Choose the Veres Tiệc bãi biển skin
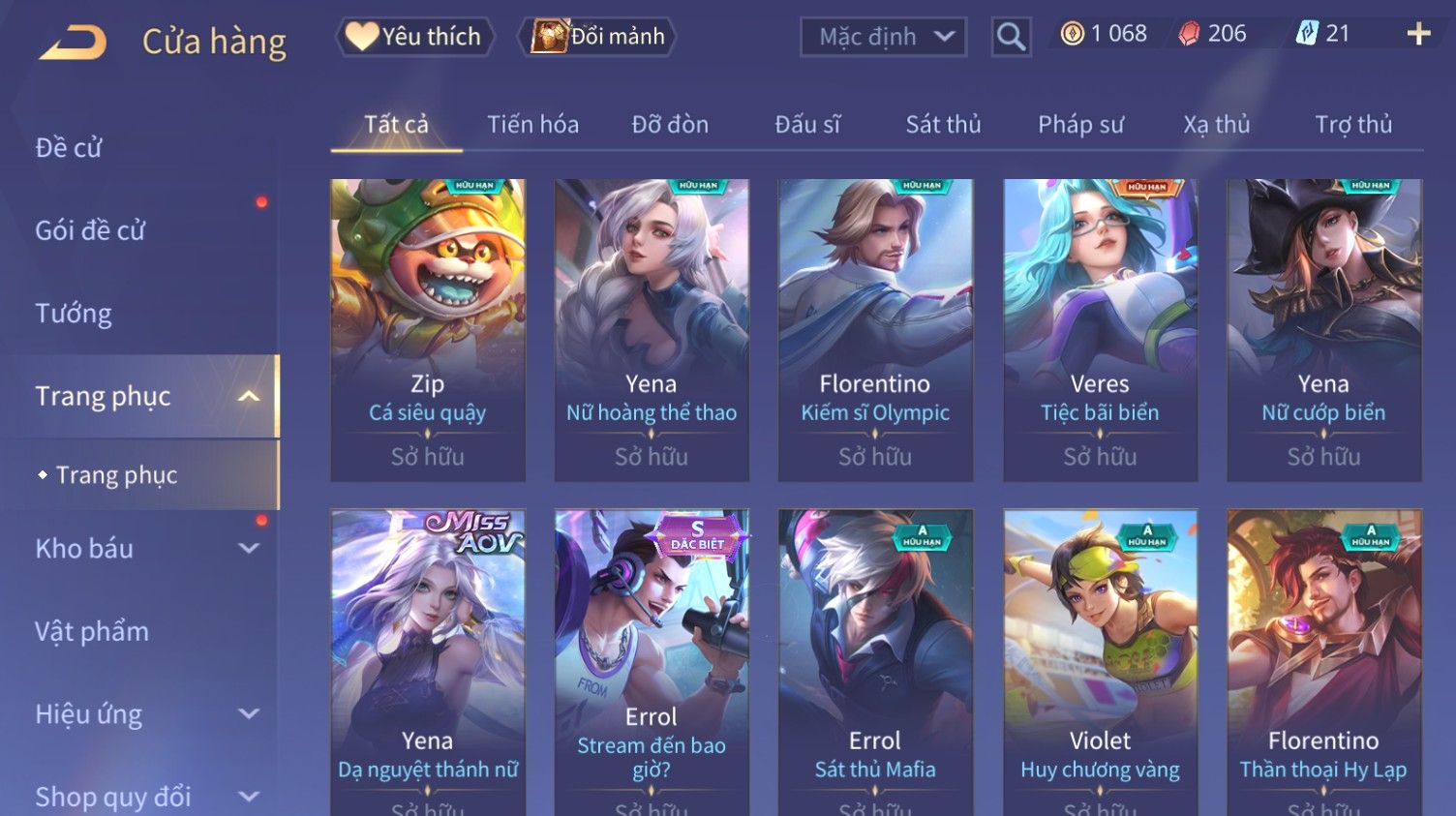 point(1100,329)
